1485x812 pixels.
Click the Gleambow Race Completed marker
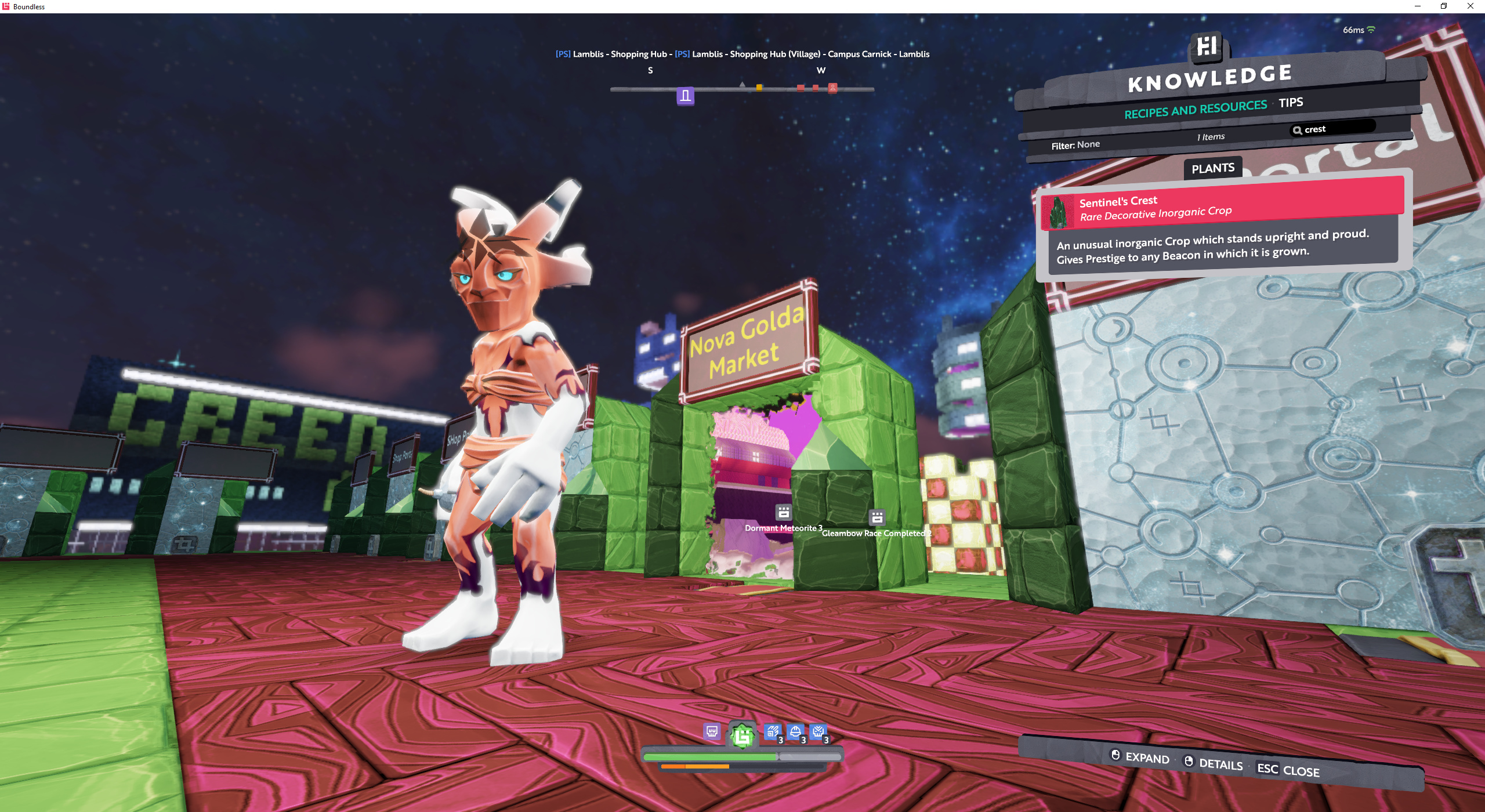(x=877, y=517)
